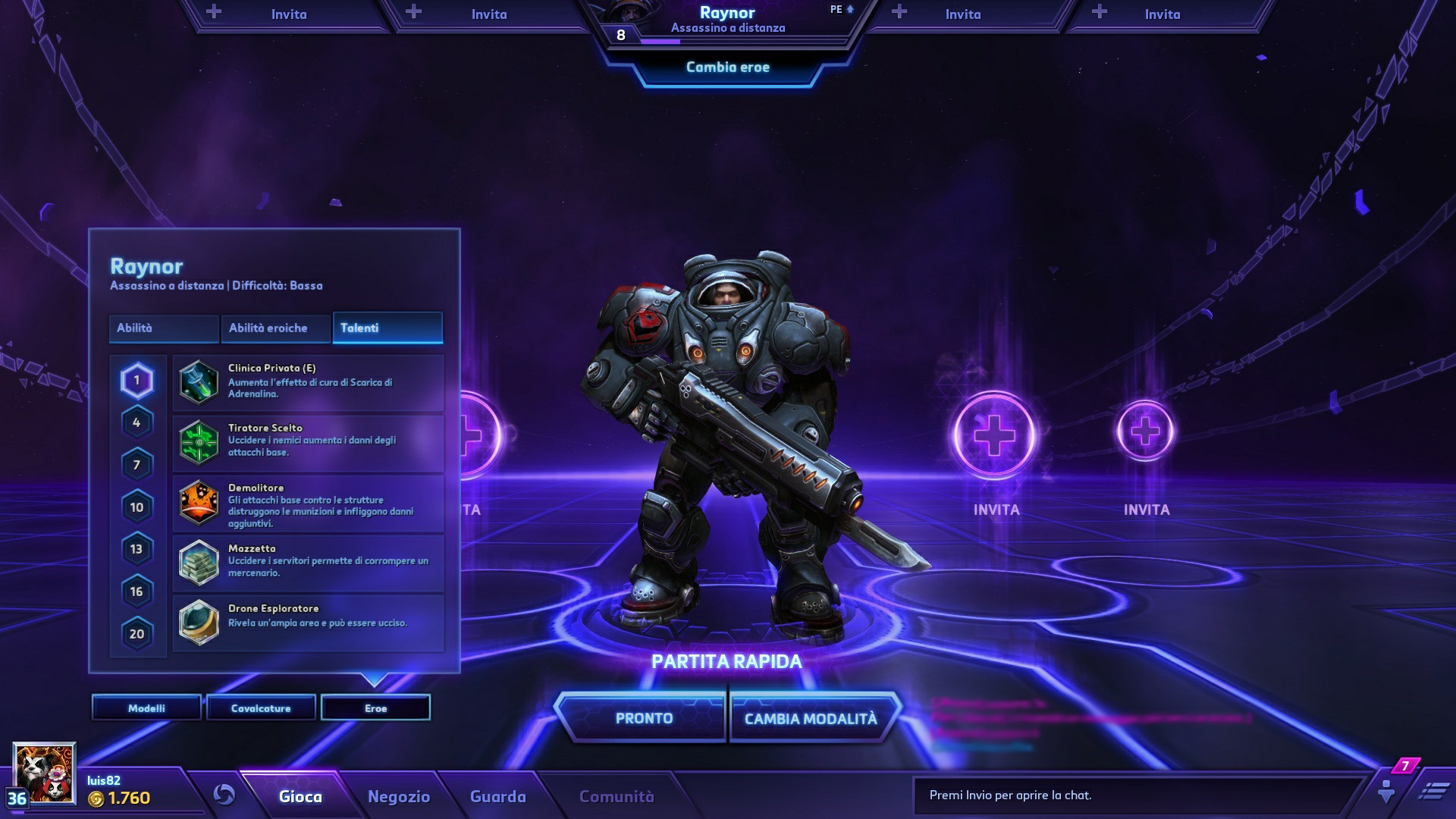The width and height of the screenshot is (1456, 819).
Task: Click the Pronto ready button
Action: (x=643, y=718)
